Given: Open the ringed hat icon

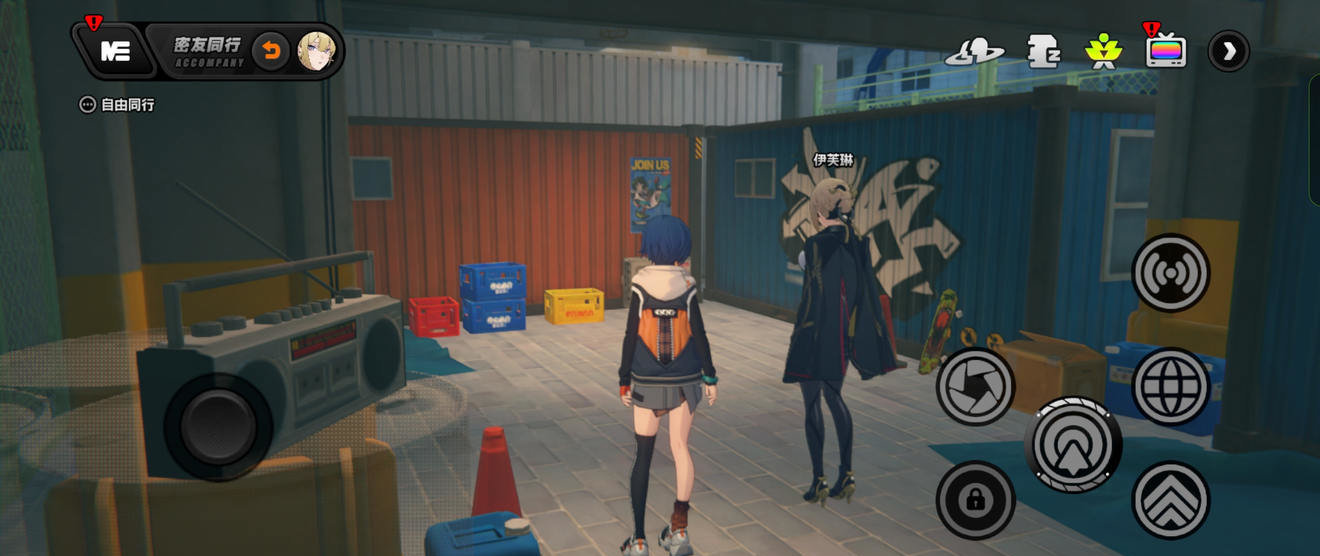Looking at the screenshot, I should tap(974, 51).
